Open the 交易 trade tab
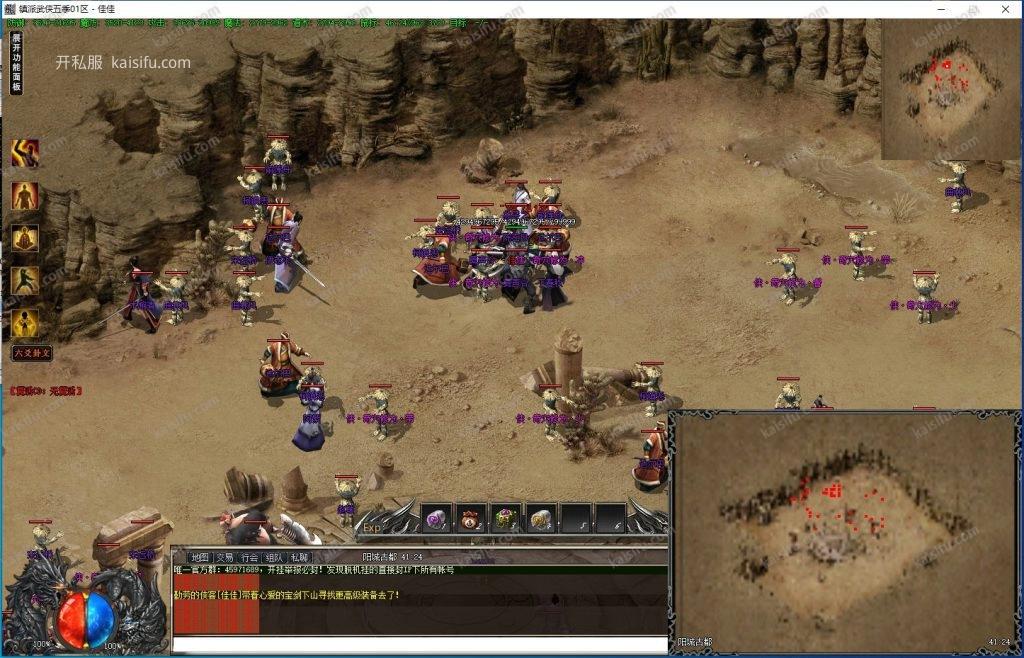Screen dimensions: 1024x658 click(x=225, y=557)
